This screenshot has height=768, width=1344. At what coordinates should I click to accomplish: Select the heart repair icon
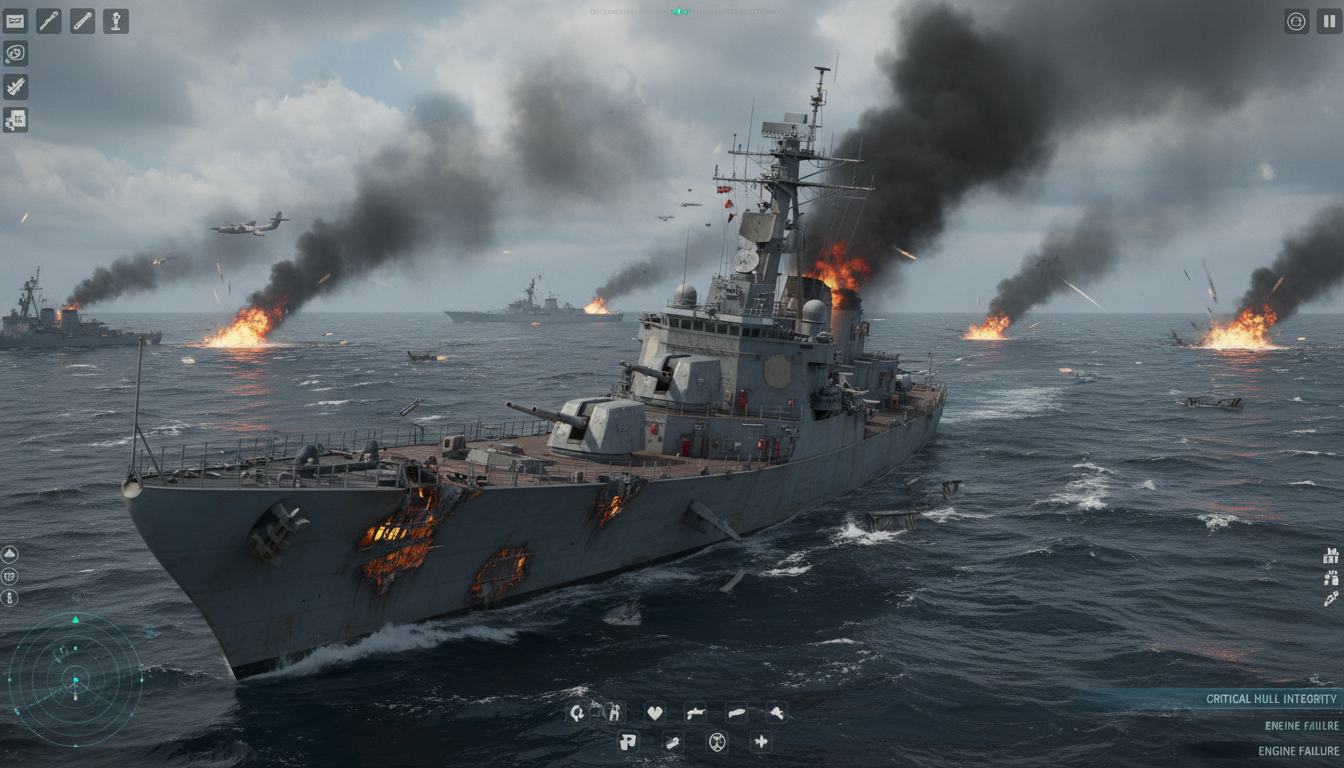655,713
